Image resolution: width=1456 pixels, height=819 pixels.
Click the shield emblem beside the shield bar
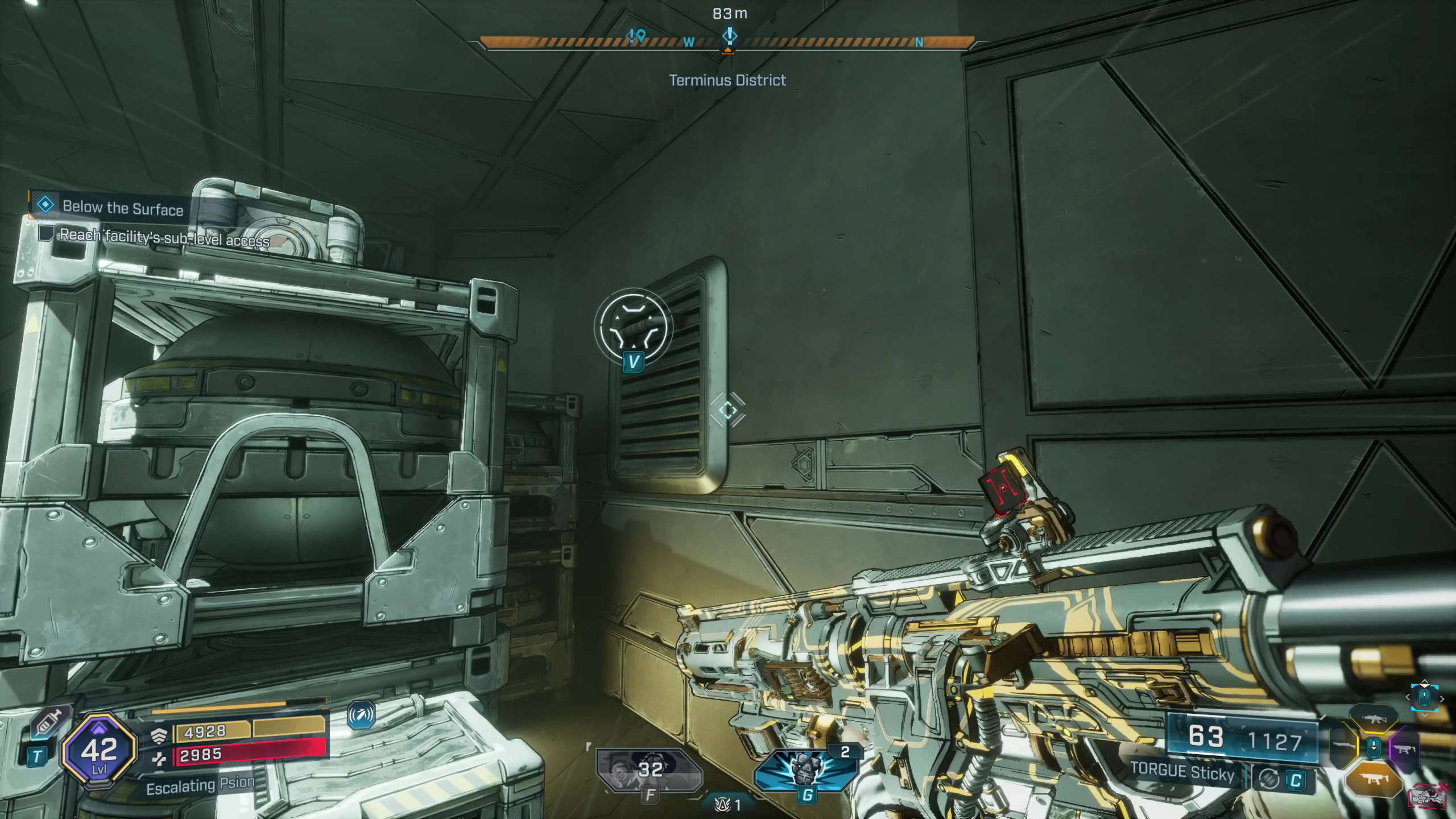click(x=159, y=736)
